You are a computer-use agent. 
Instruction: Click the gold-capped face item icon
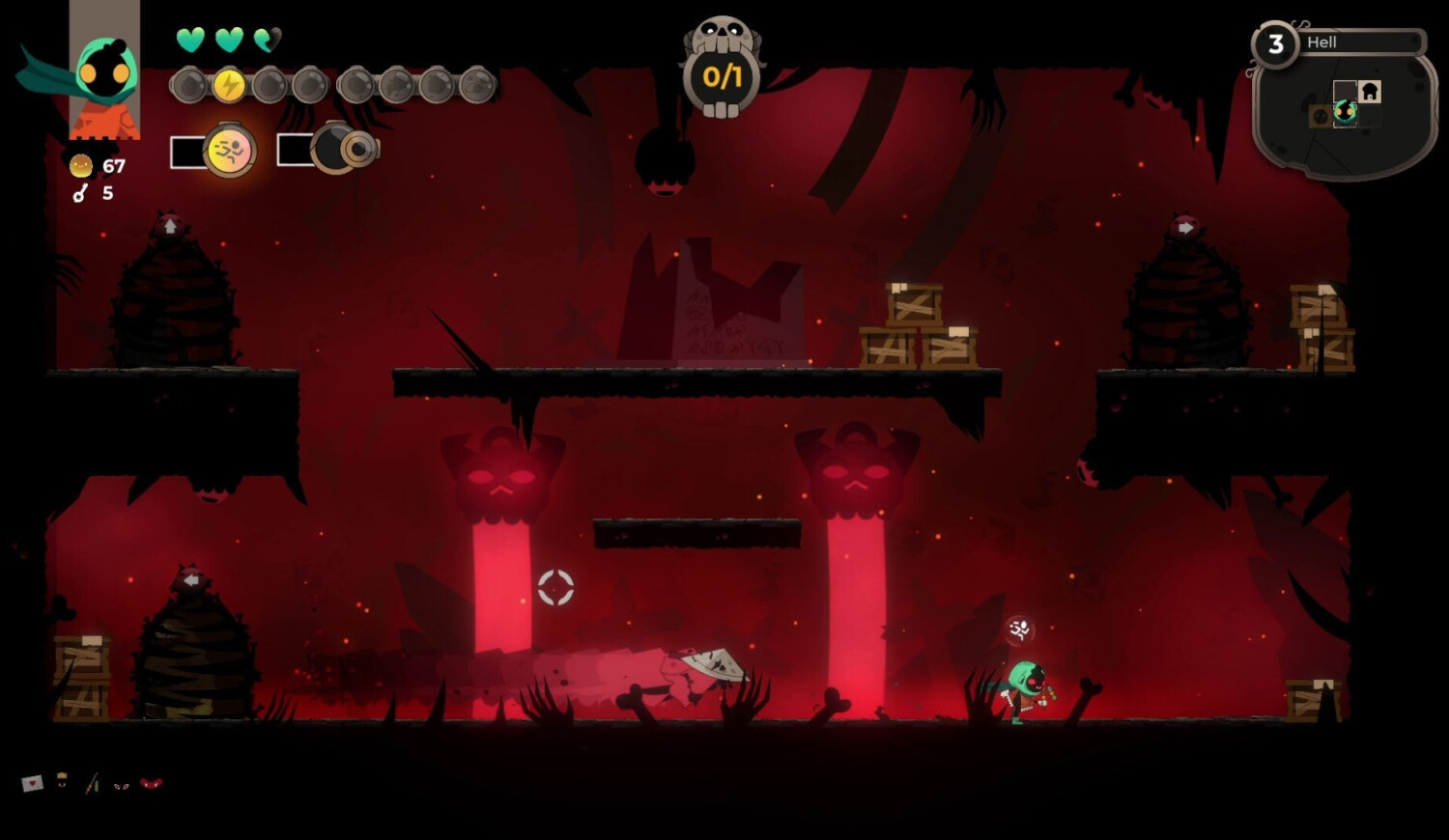[63, 780]
